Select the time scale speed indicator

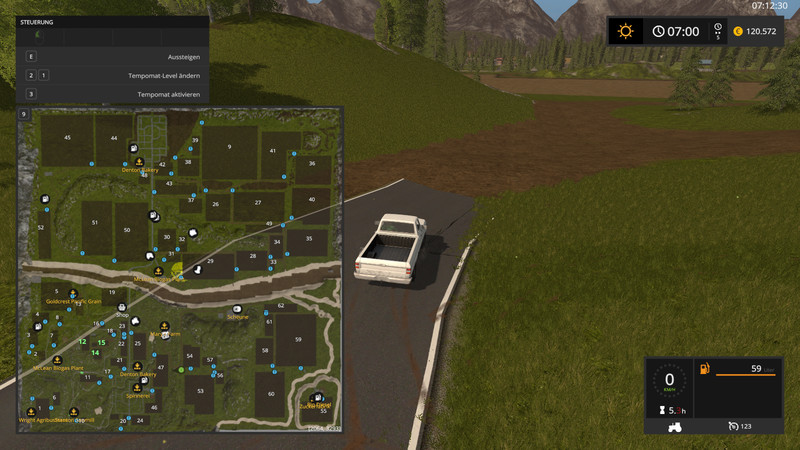click(x=716, y=31)
